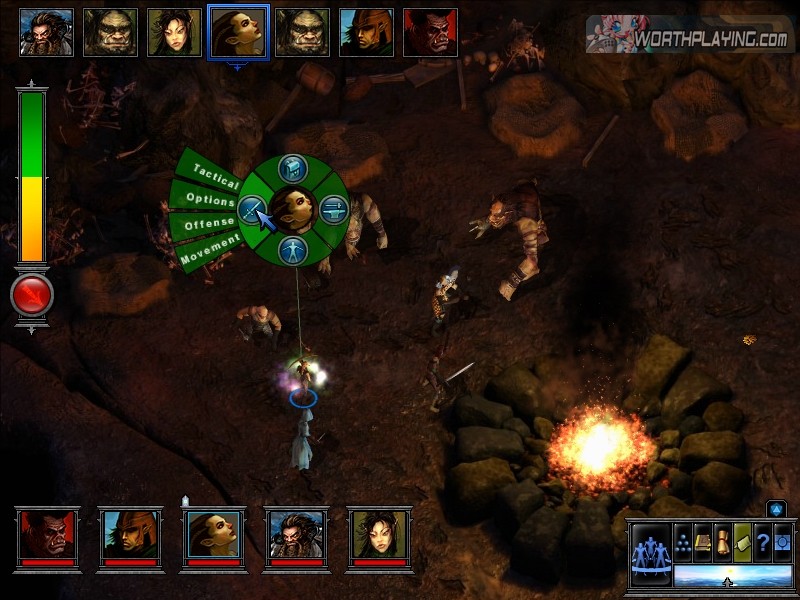Screen dimensions: 800x600
Task: Click the highlighted elf portrait in the initiative row
Action: point(238,32)
